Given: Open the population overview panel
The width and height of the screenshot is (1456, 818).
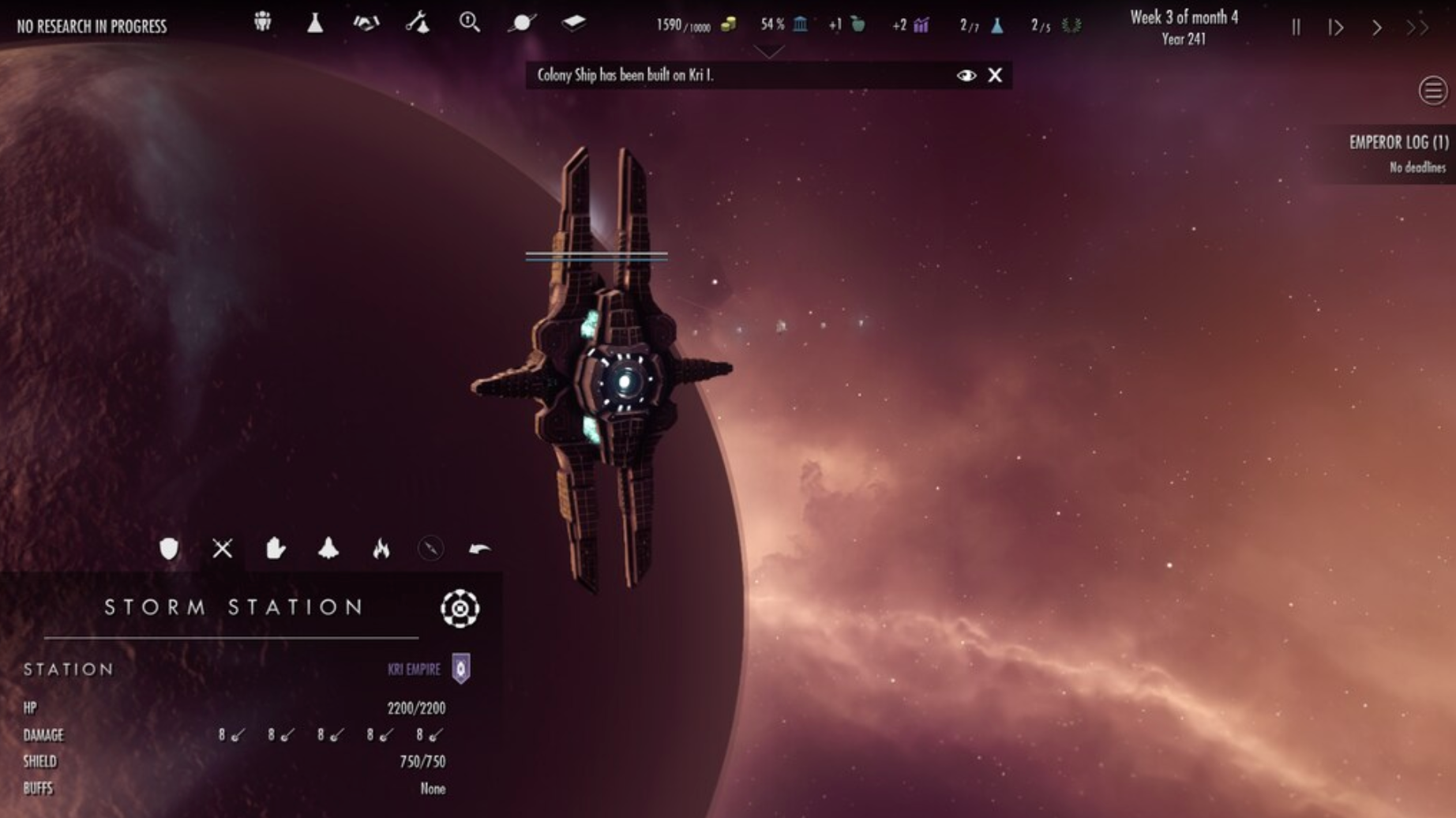Looking at the screenshot, I should [263, 24].
